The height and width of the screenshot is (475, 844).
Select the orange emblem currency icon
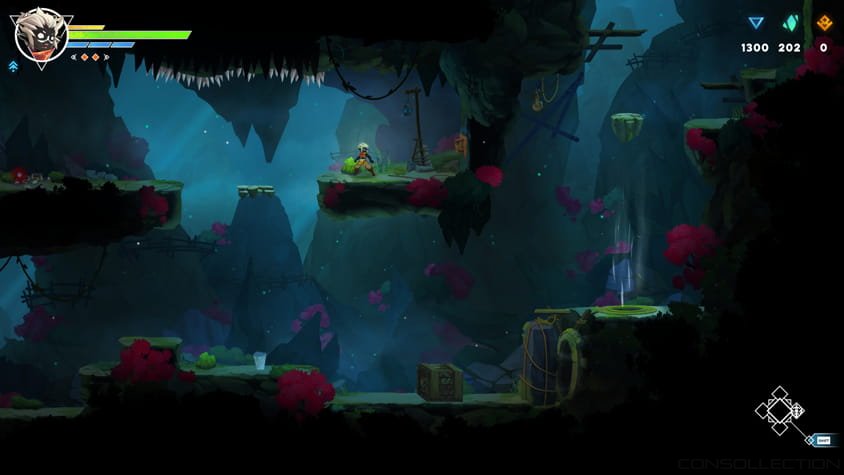pos(824,23)
